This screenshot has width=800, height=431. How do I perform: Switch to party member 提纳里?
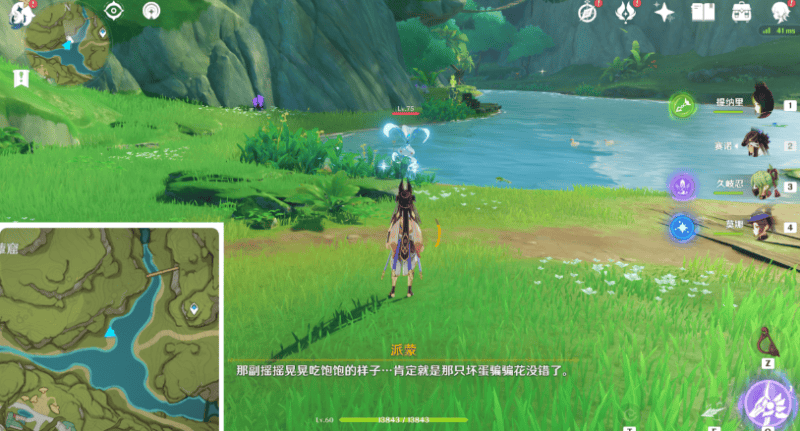[x=763, y=100]
